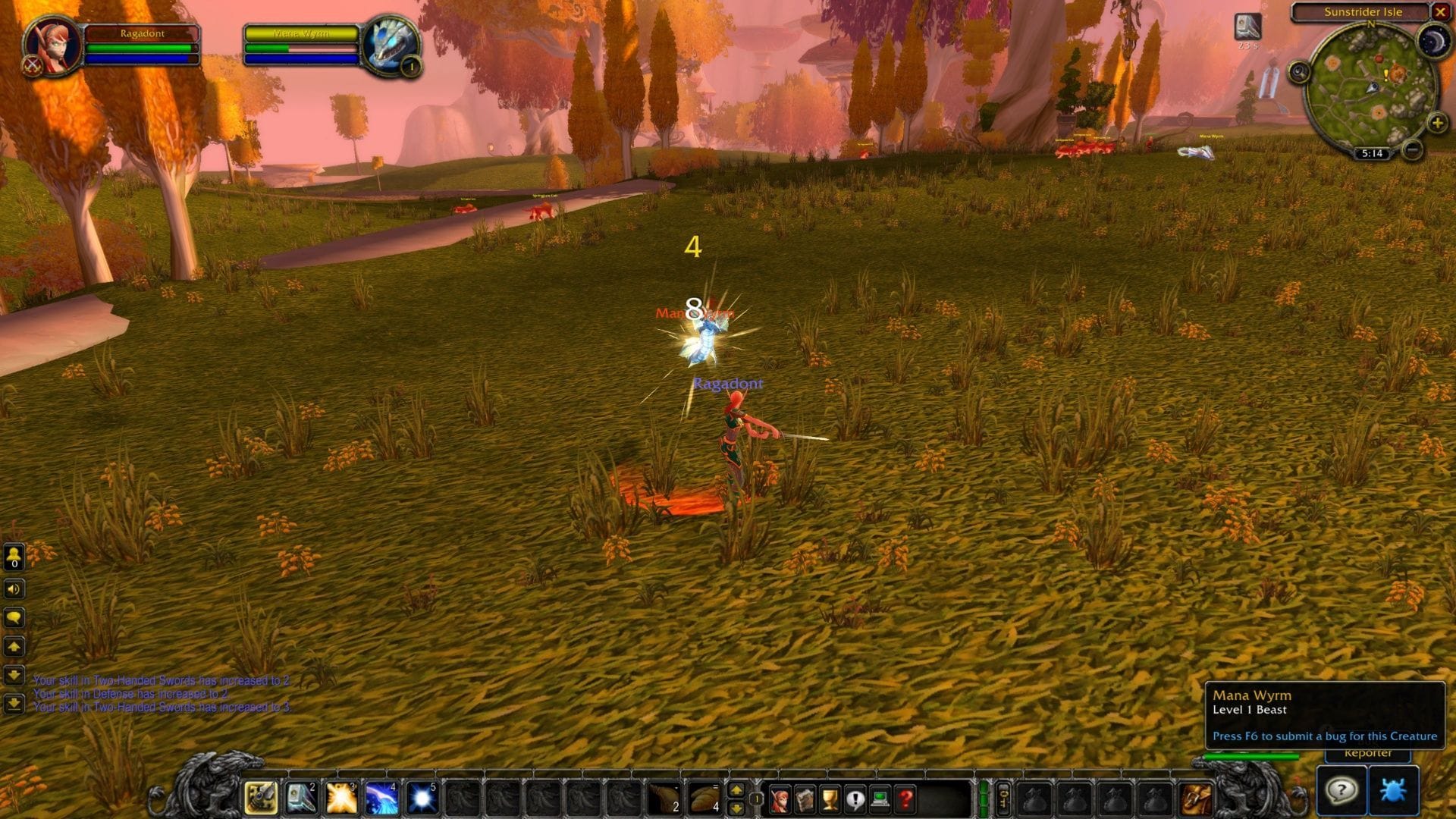Mute game sound with the speaker toggle

[13, 589]
